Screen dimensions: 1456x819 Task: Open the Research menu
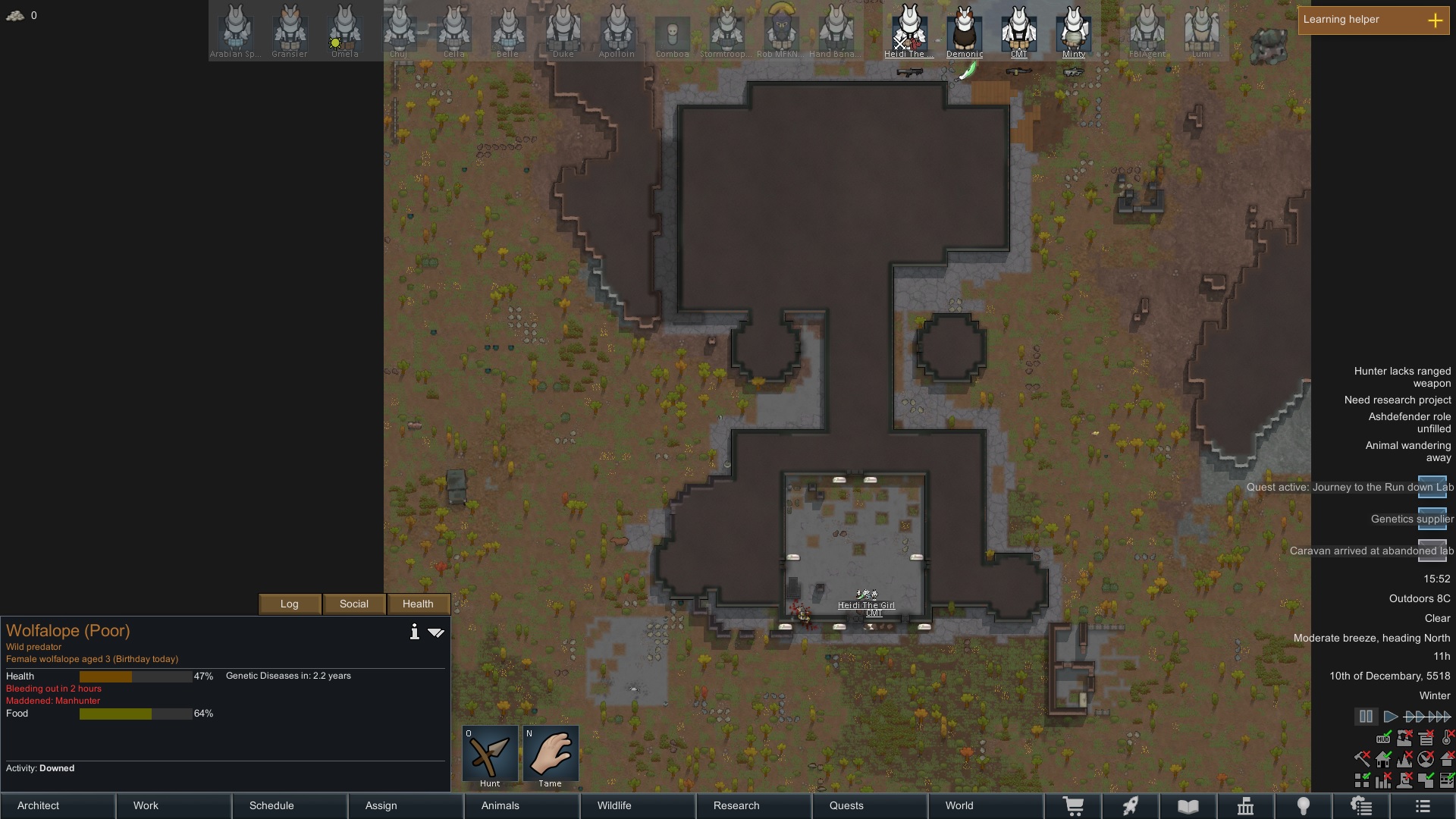(736, 805)
